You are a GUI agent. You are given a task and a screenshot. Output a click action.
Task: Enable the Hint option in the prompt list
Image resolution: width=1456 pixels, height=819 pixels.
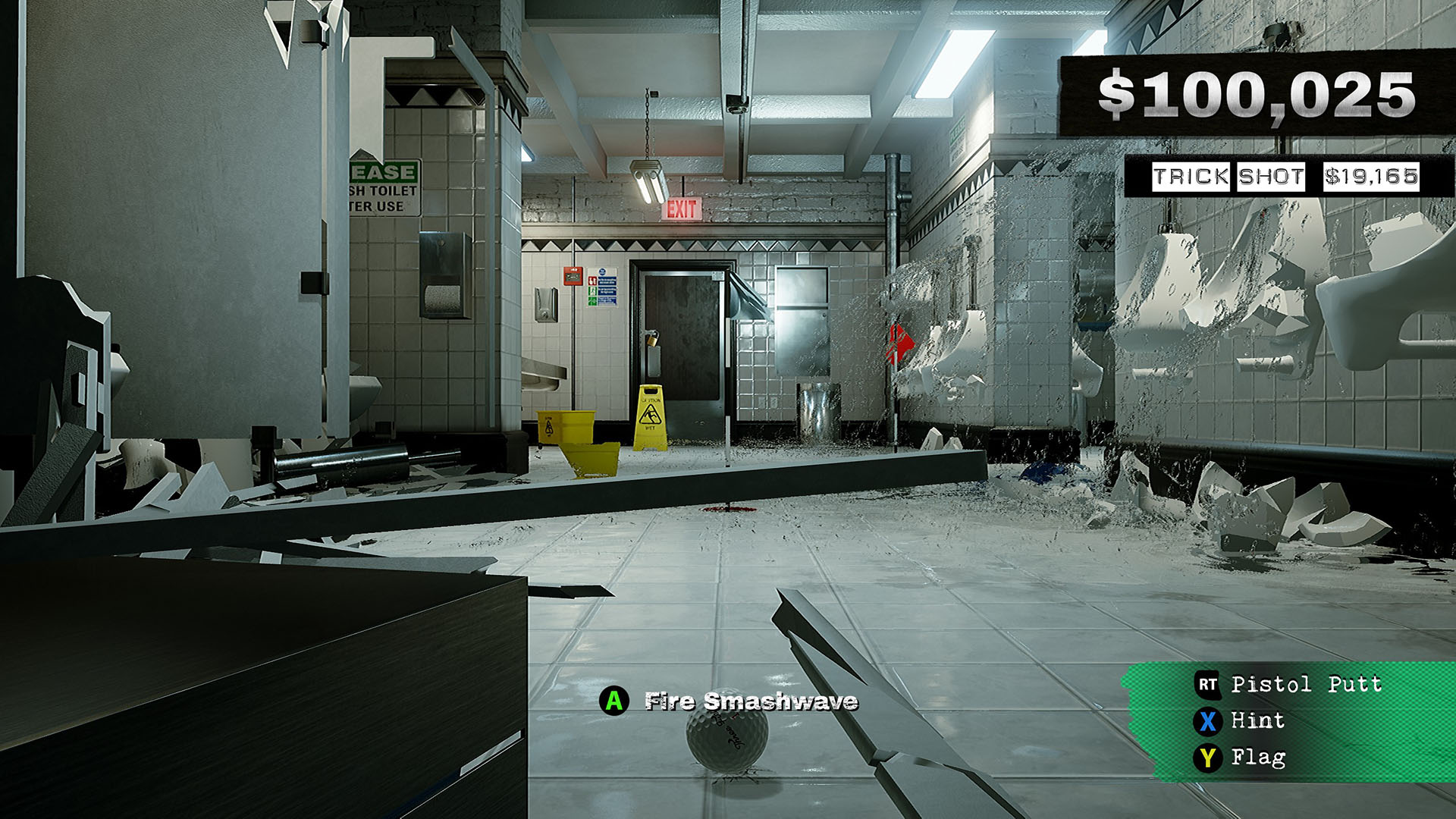(x=1259, y=721)
